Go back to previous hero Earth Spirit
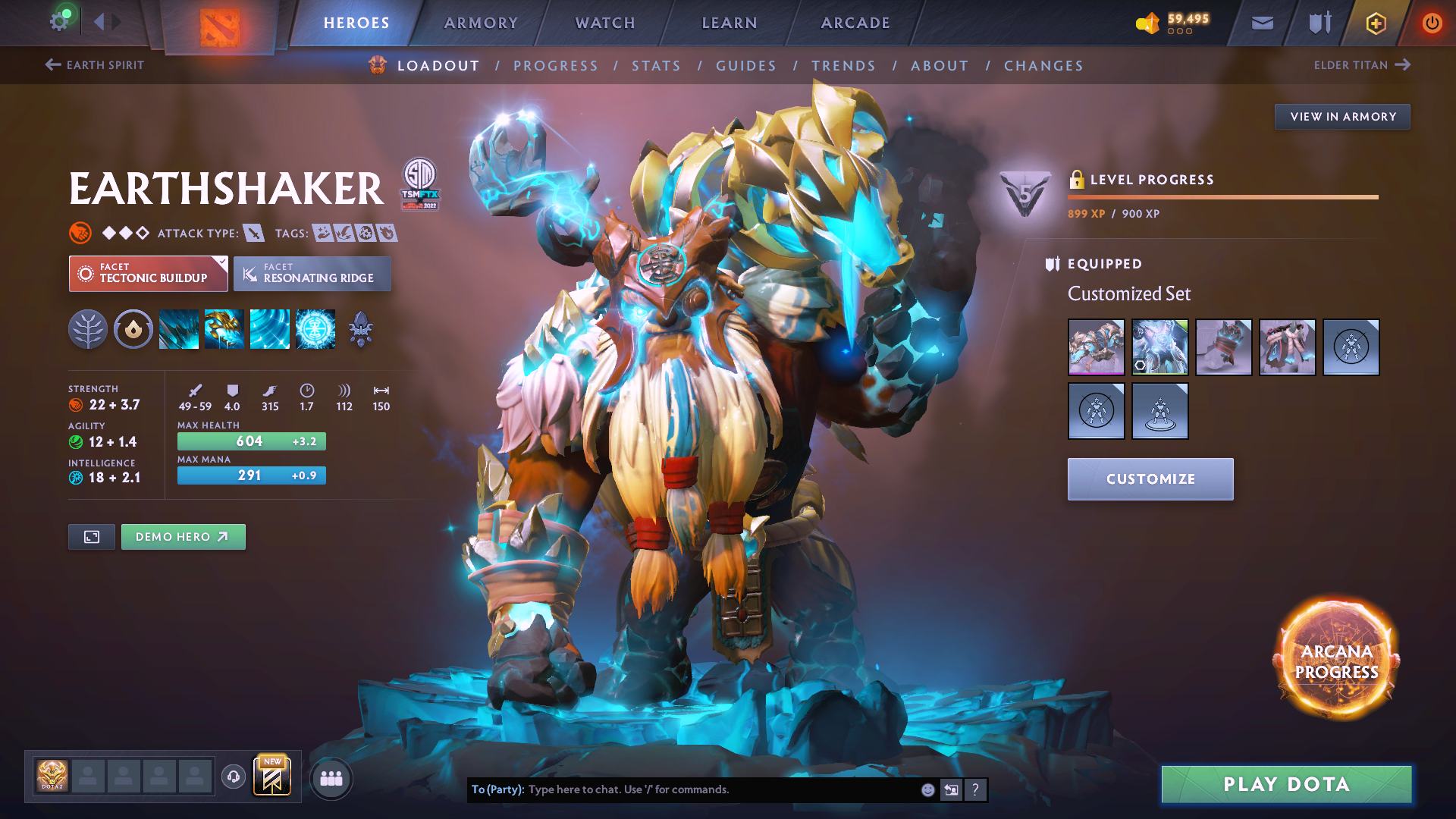1456x819 pixels. (95, 65)
